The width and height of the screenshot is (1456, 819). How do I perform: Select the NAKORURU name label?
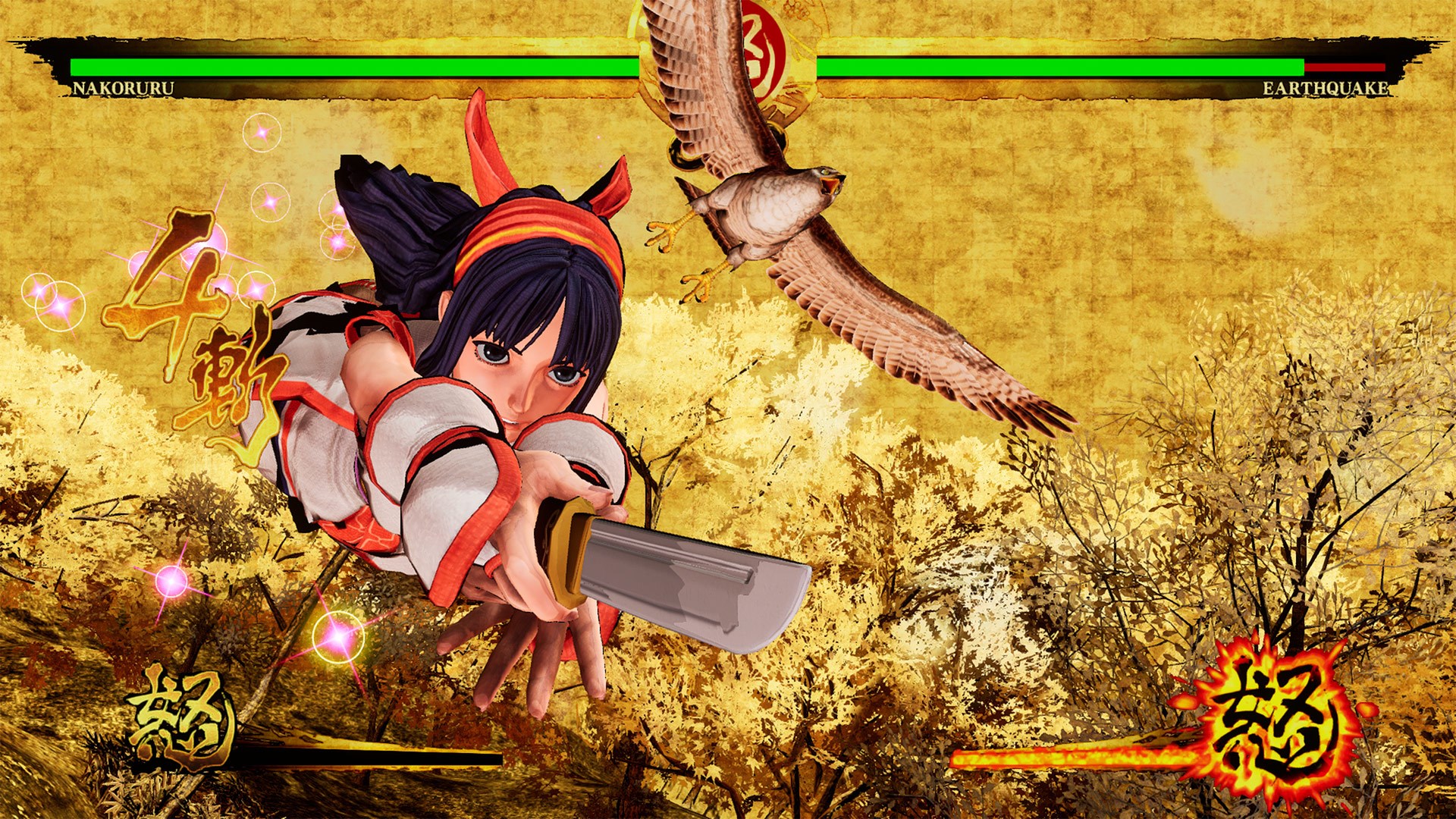tap(121, 89)
